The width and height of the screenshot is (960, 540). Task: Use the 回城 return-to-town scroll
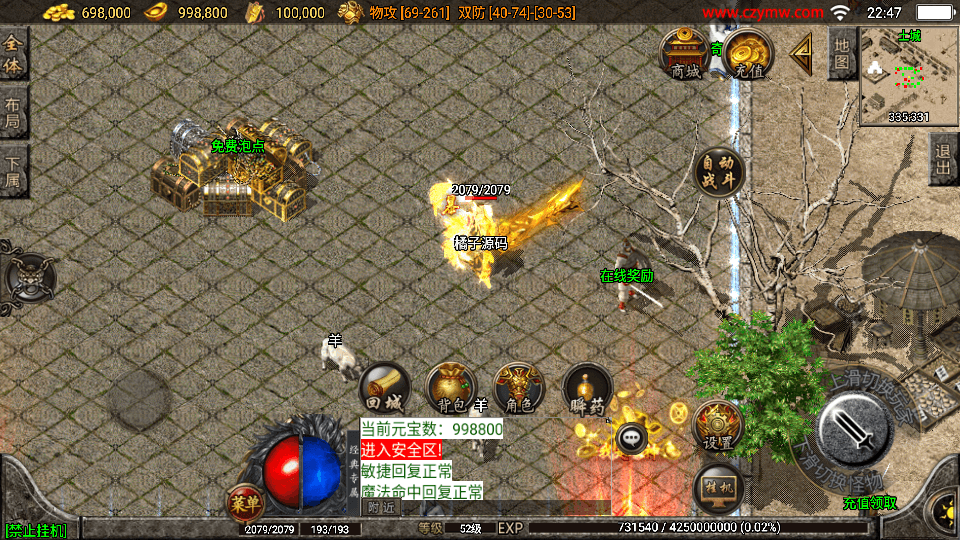click(384, 388)
